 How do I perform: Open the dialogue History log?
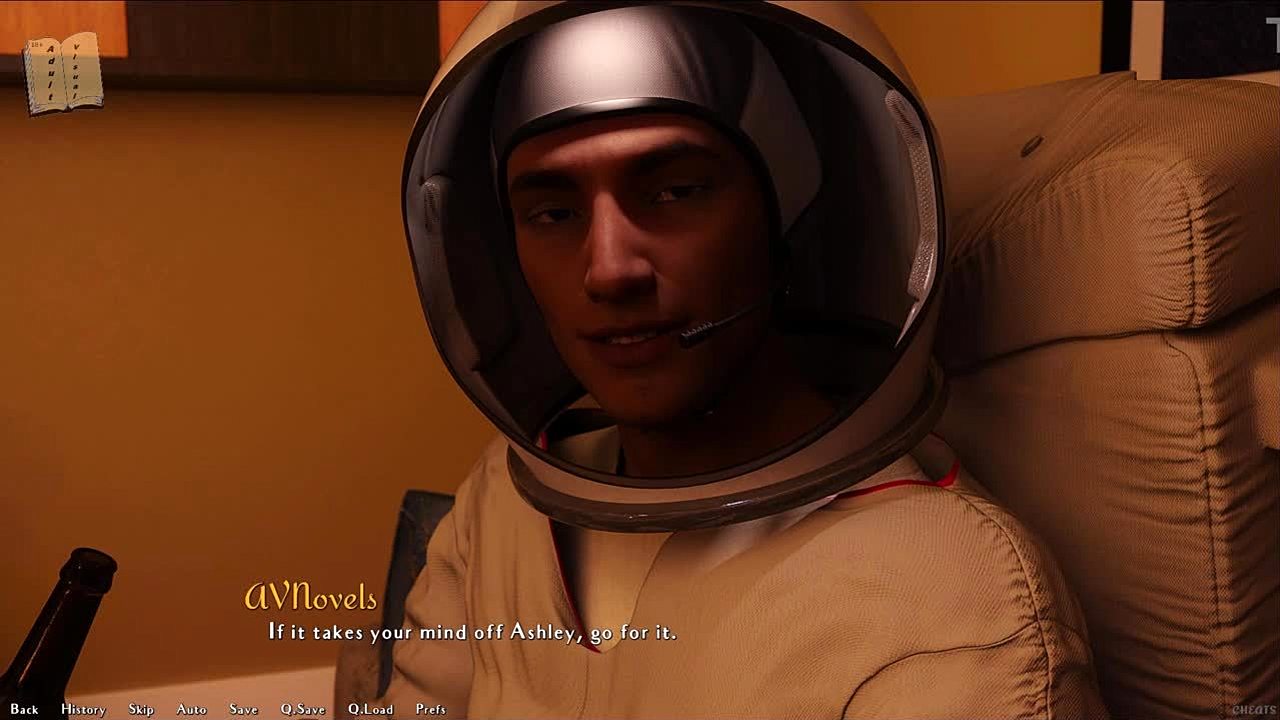point(83,709)
